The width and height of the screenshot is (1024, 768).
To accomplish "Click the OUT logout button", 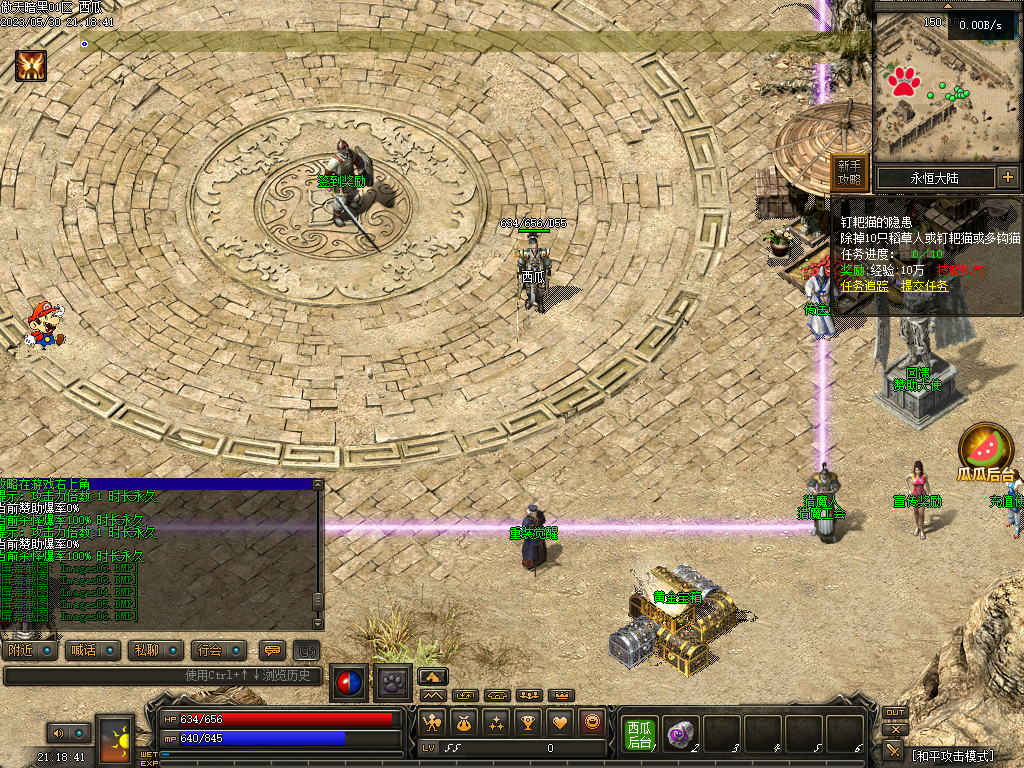I will click(895, 713).
